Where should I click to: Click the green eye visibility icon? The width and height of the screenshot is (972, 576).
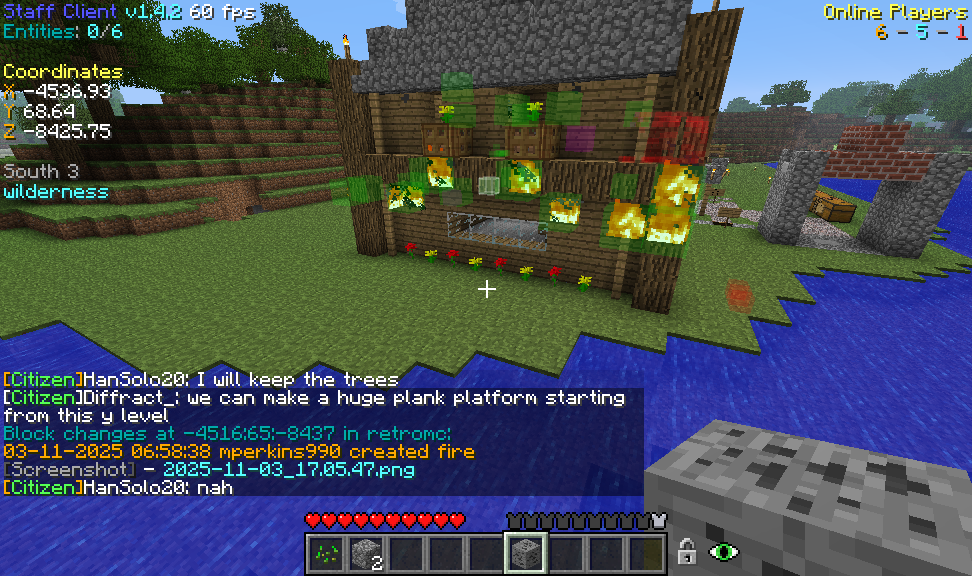coord(722,551)
